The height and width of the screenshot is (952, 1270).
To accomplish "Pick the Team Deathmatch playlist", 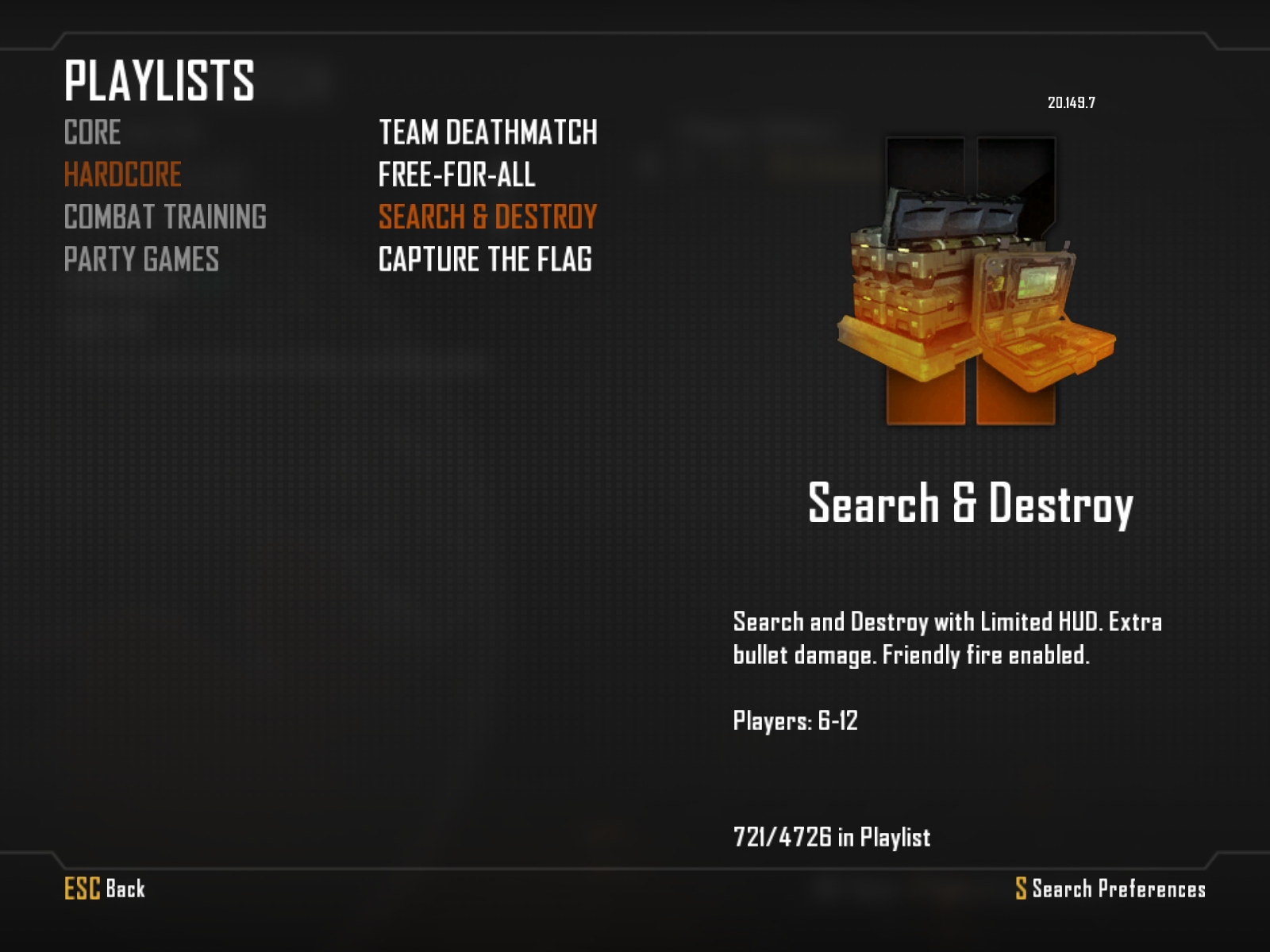I will pos(487,132).
